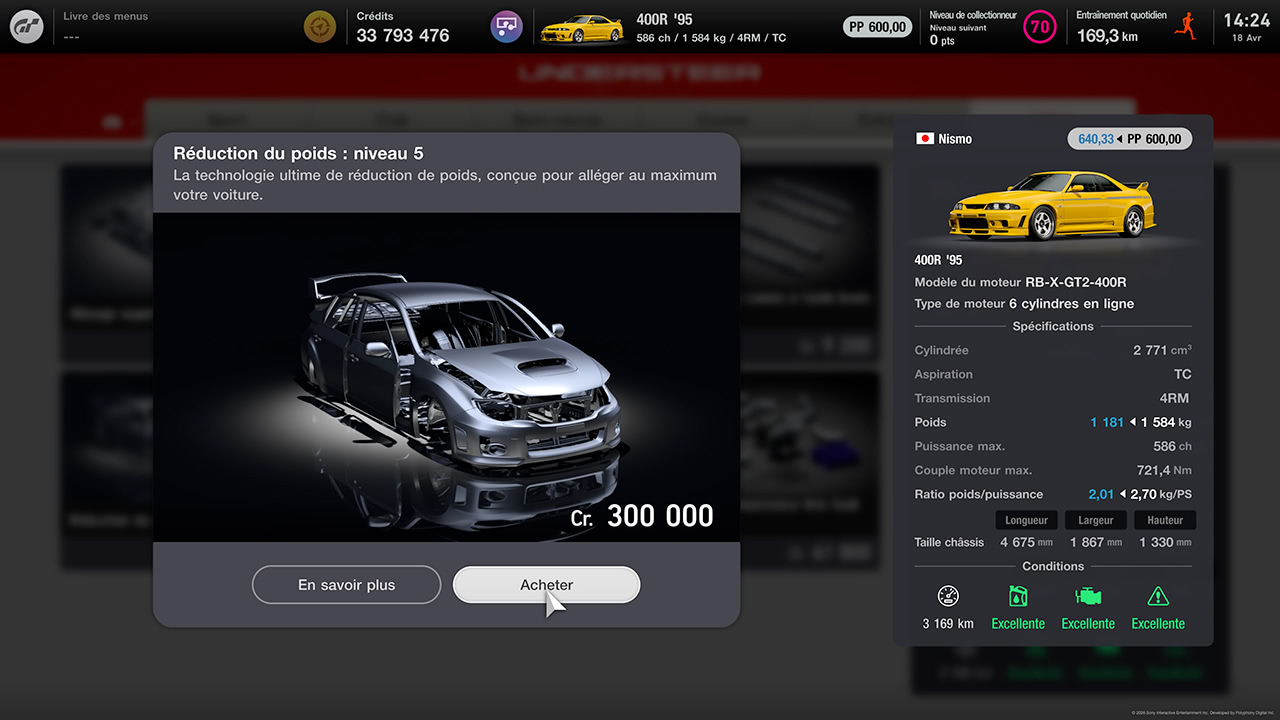Expand the Spécifications divider
The image size is (1280, 720).
[x=1052, y=326]
